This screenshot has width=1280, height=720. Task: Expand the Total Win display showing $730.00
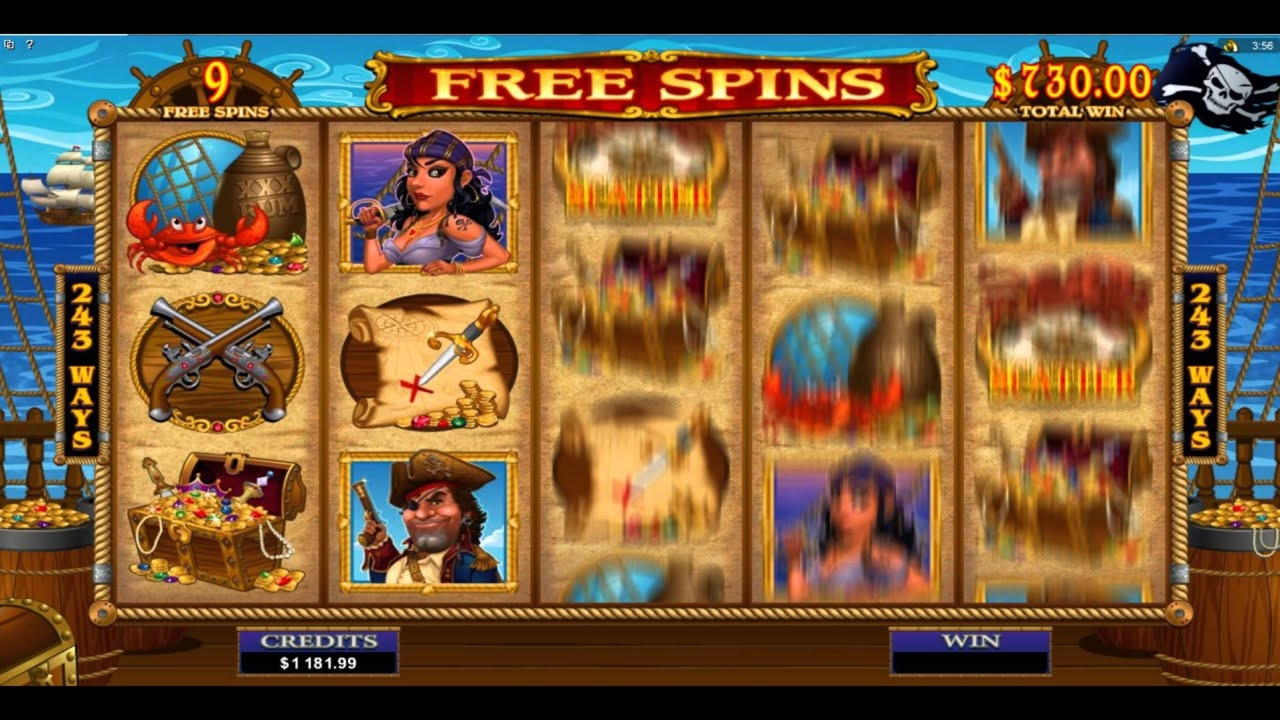pyautogui.click(x=1071, y=85)
